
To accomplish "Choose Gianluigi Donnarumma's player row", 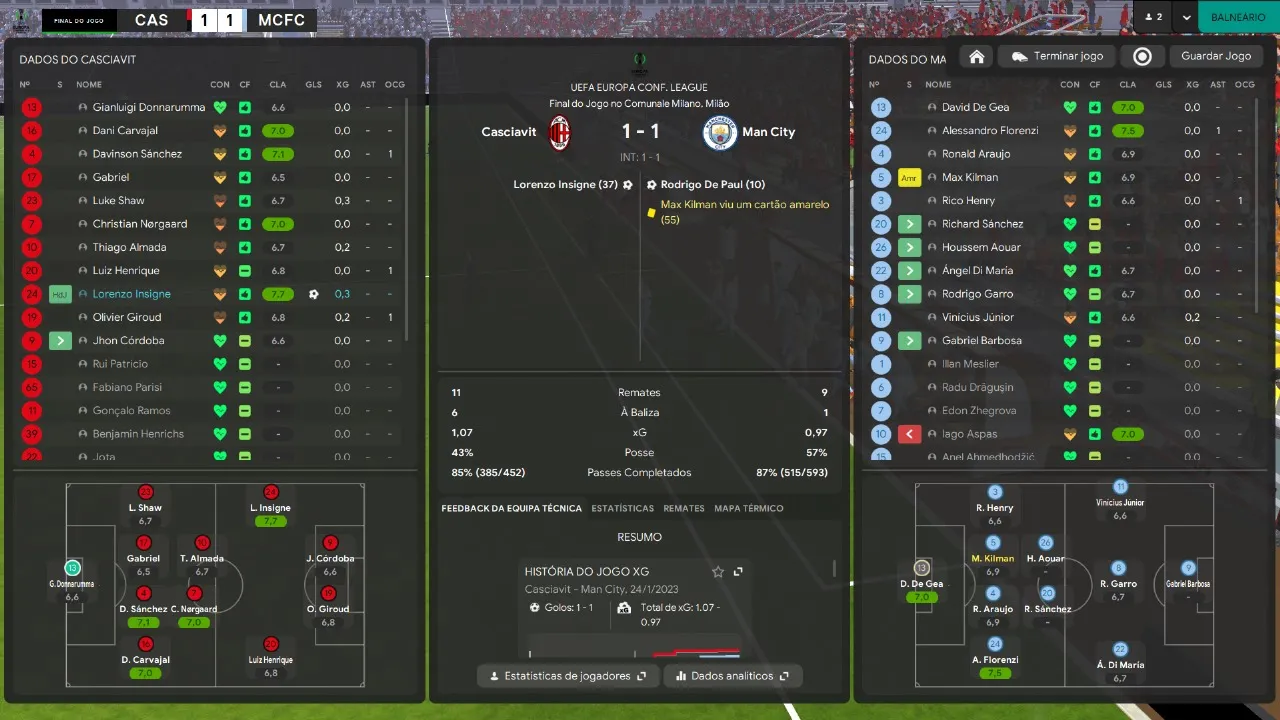I will coord(149,107).
